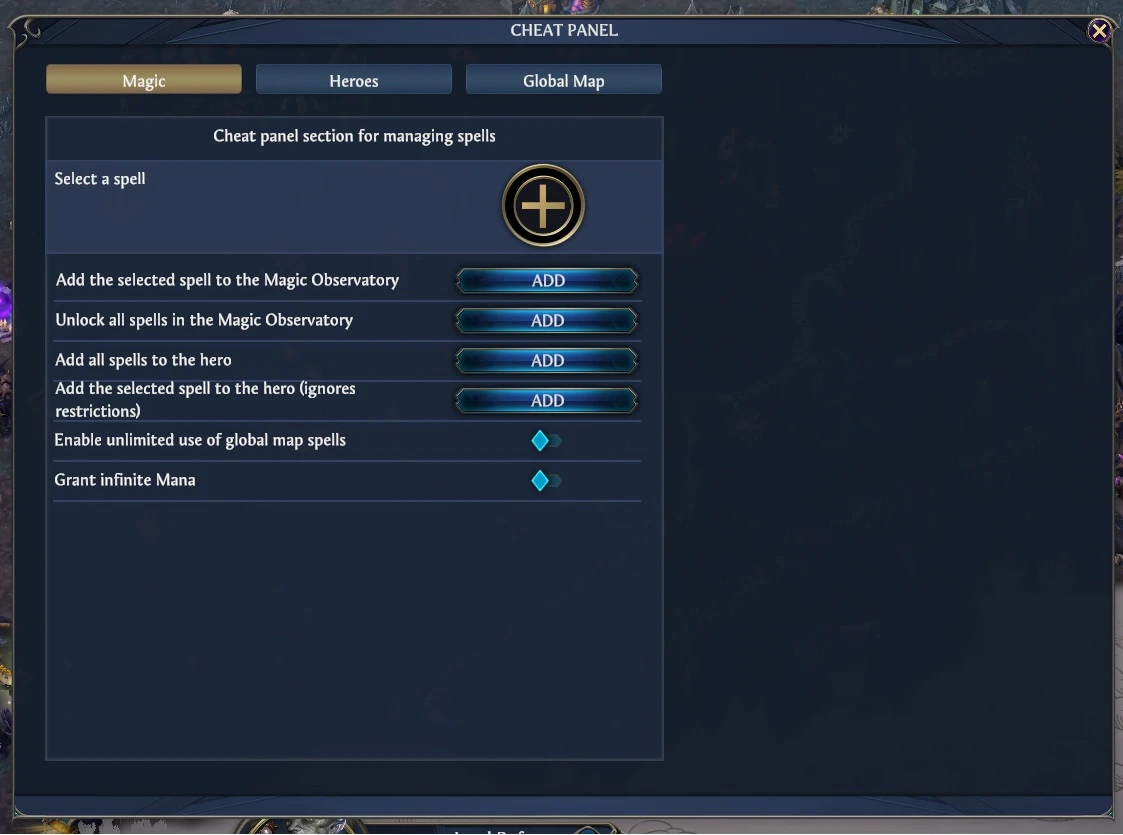Screen dimensions: 1123x835
Task: Show the Global Map tab
Action: [x=563, y=80]
